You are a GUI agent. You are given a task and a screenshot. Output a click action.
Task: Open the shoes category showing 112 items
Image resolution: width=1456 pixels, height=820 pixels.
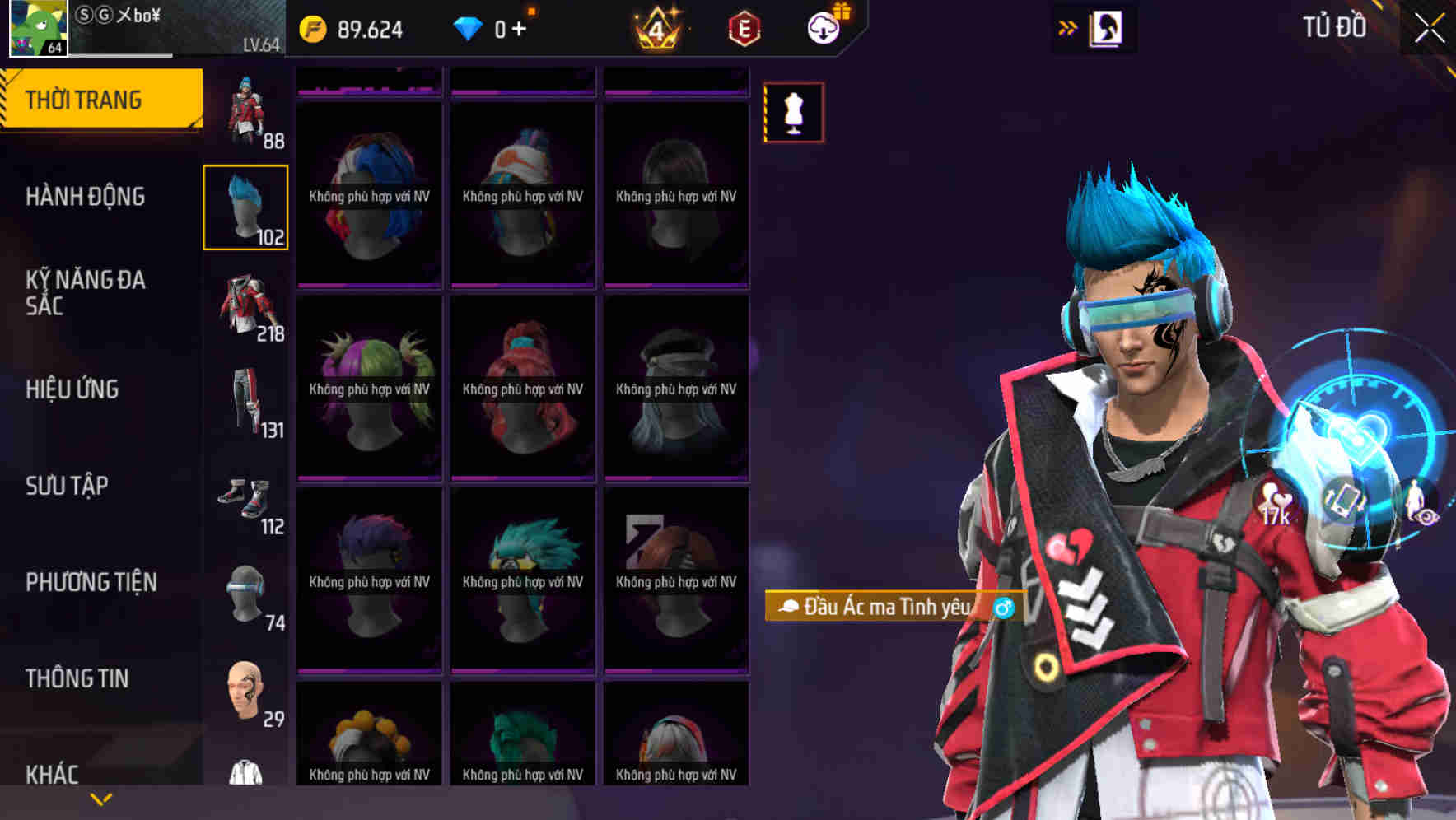246,496
